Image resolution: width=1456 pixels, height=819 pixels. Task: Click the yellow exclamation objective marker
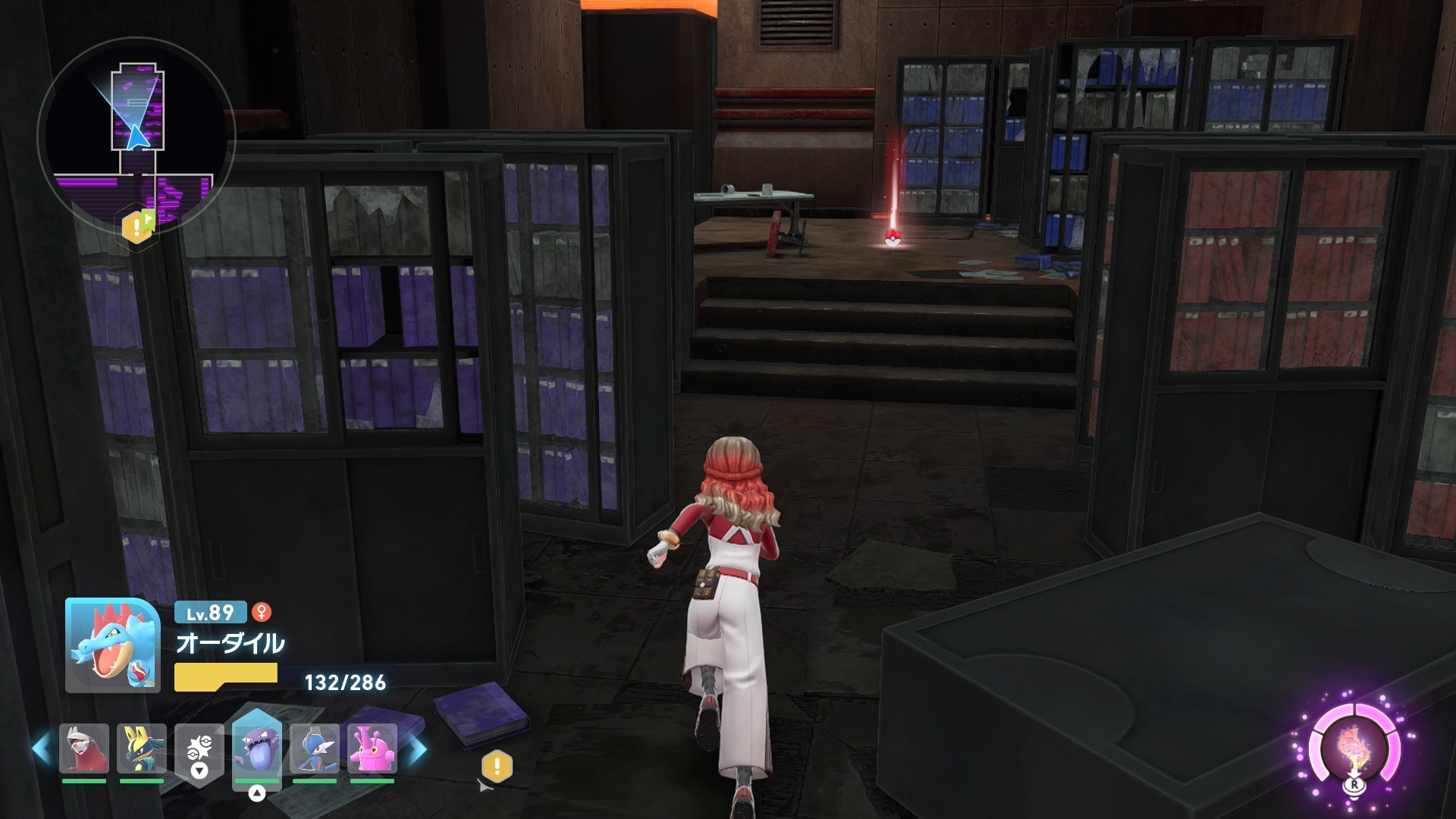(497, 766)
